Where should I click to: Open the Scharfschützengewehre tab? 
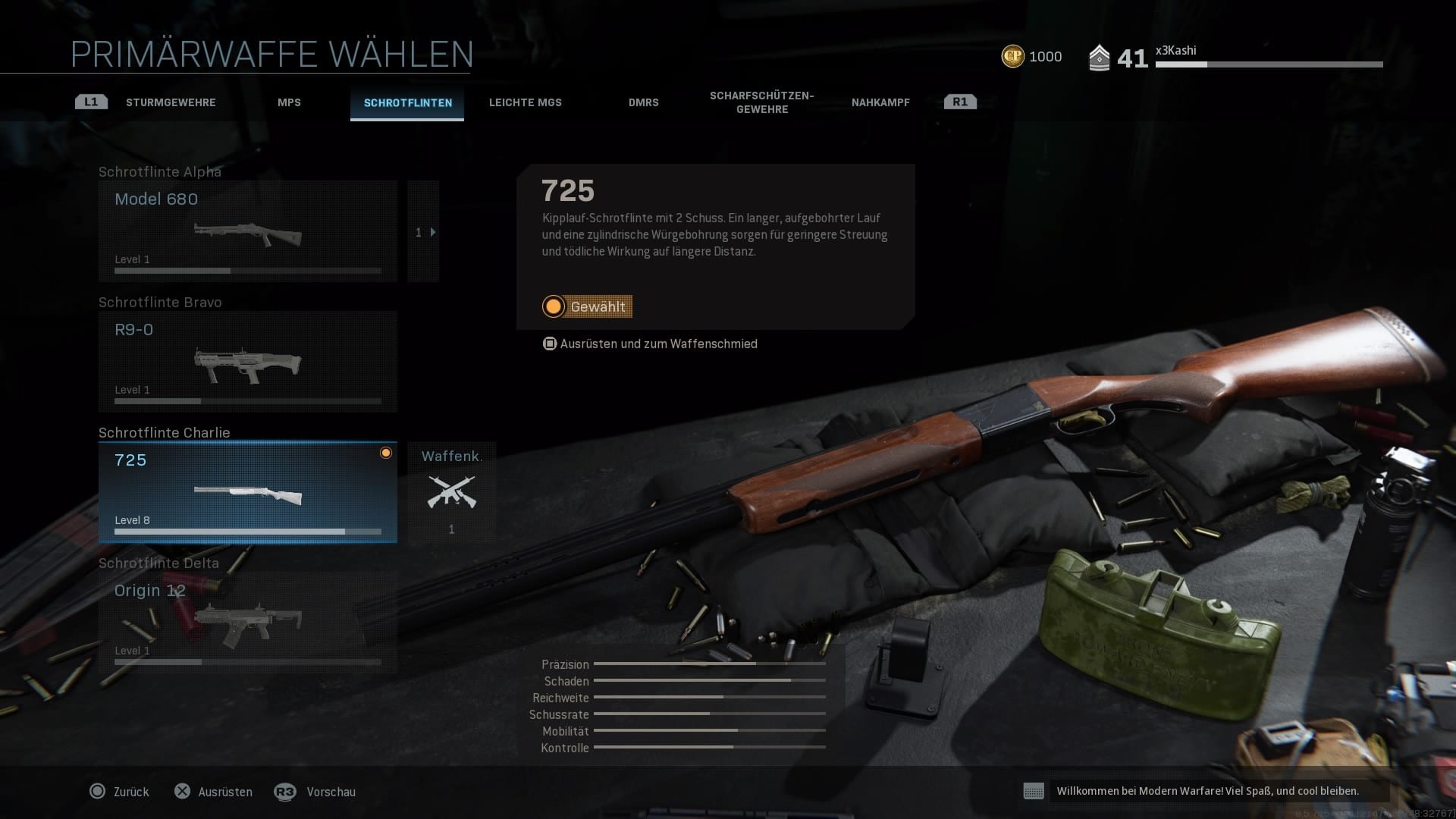pyautogui.click(x=761, y=102)
